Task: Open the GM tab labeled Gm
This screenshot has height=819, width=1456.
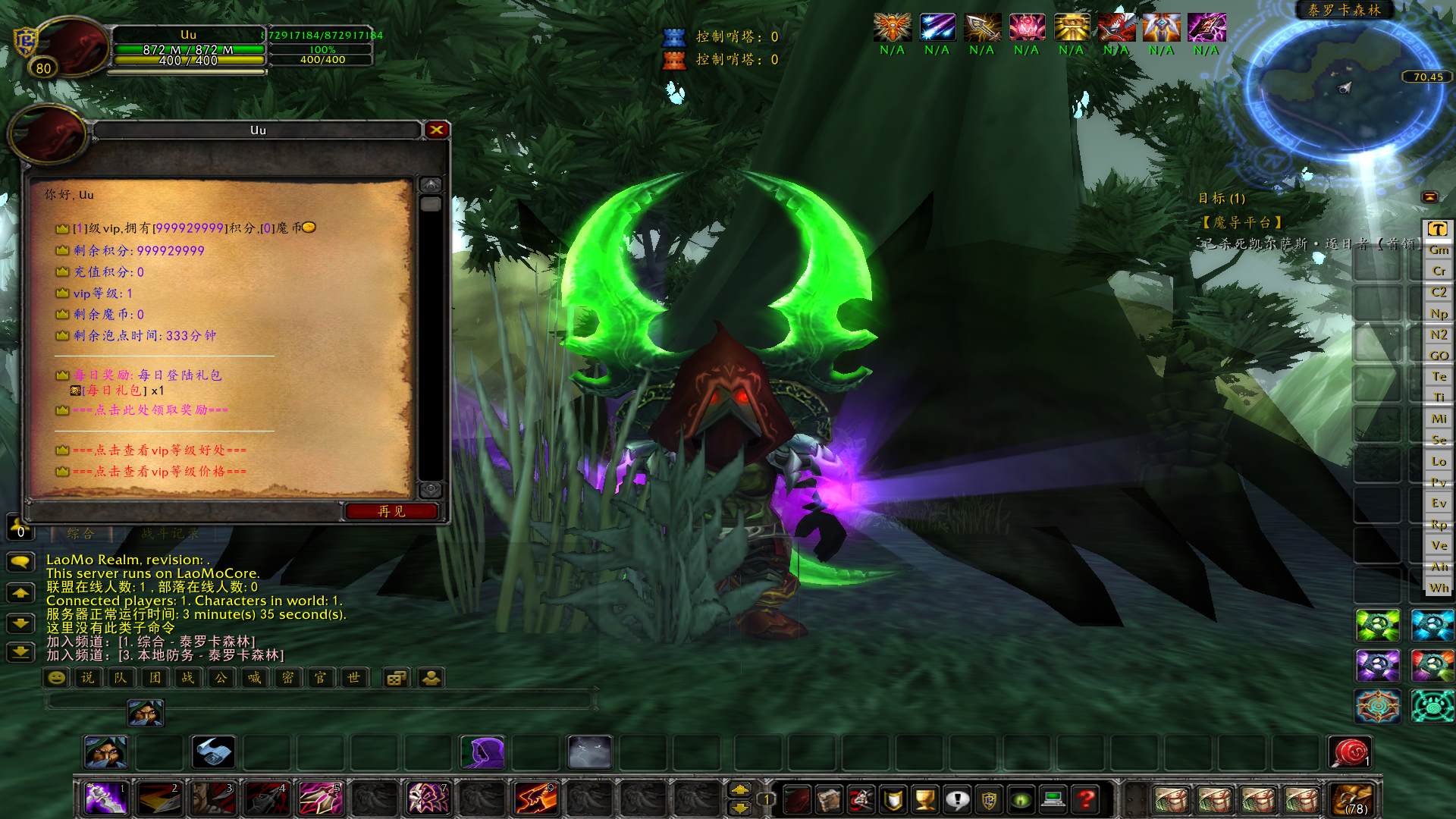Action: pos(1439,249)
